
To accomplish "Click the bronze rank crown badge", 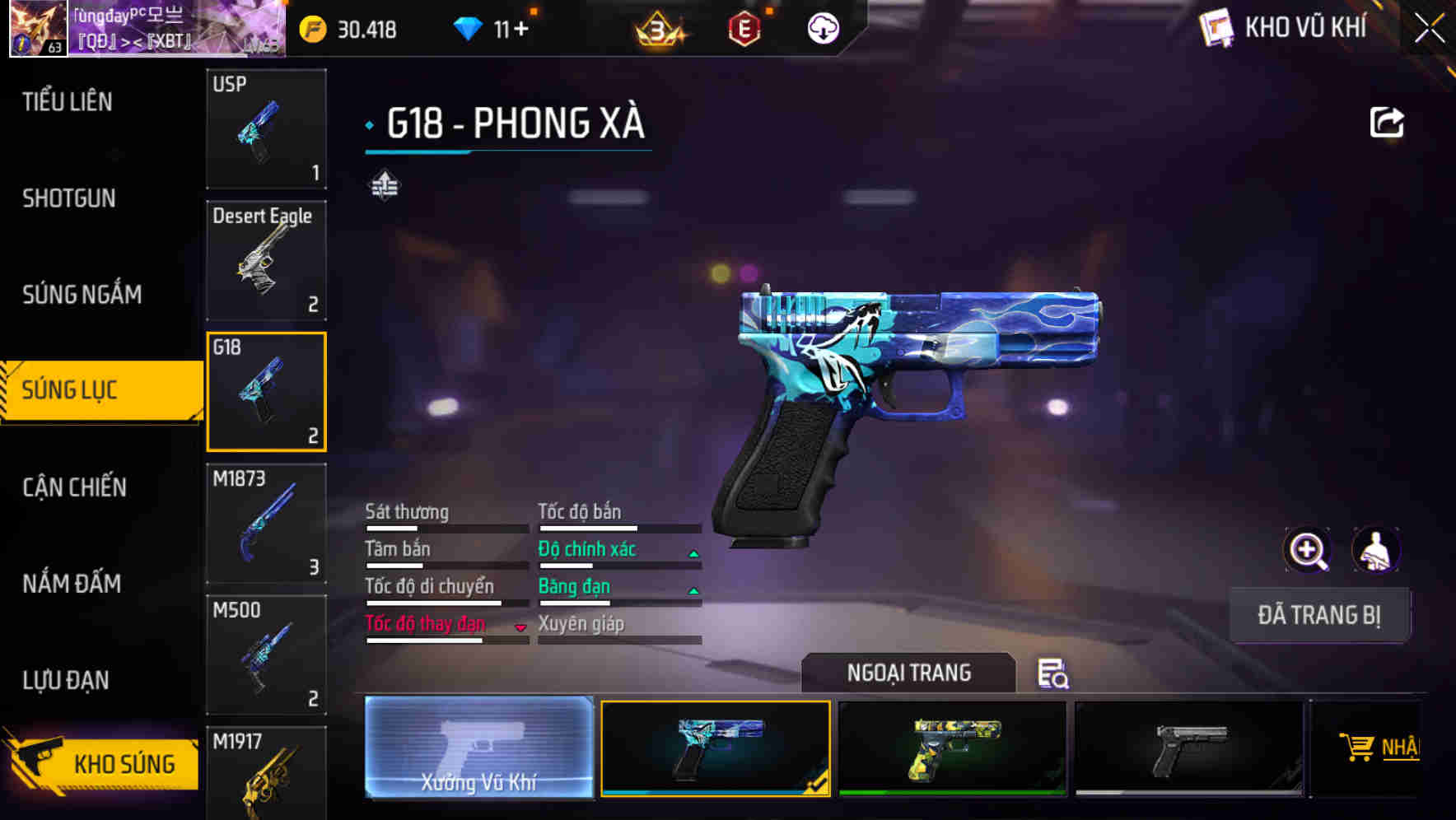I will [x=659, y=29].
